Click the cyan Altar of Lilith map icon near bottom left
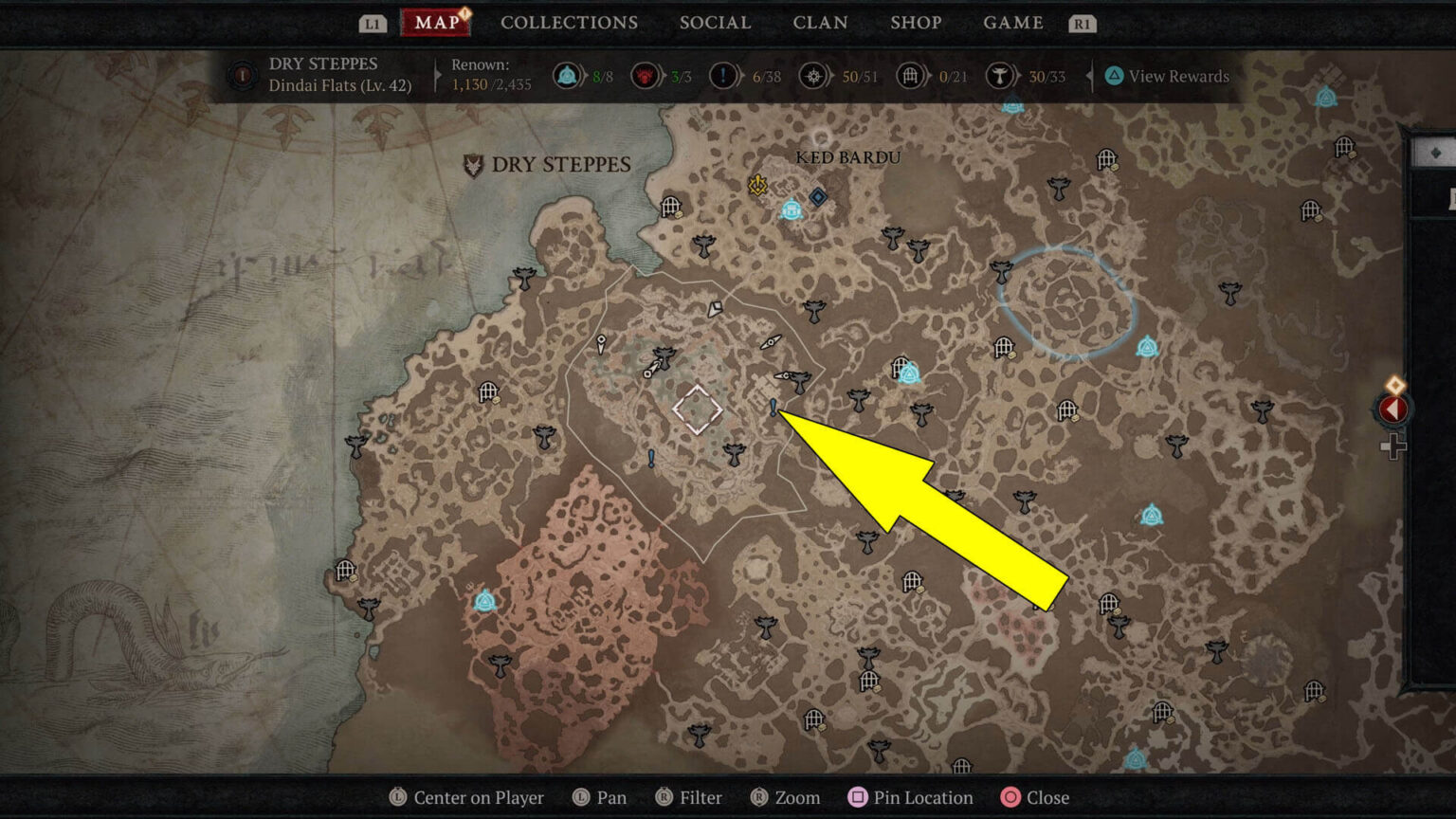Viewport: 1456px width, 819px height. (x=485, y=601)
